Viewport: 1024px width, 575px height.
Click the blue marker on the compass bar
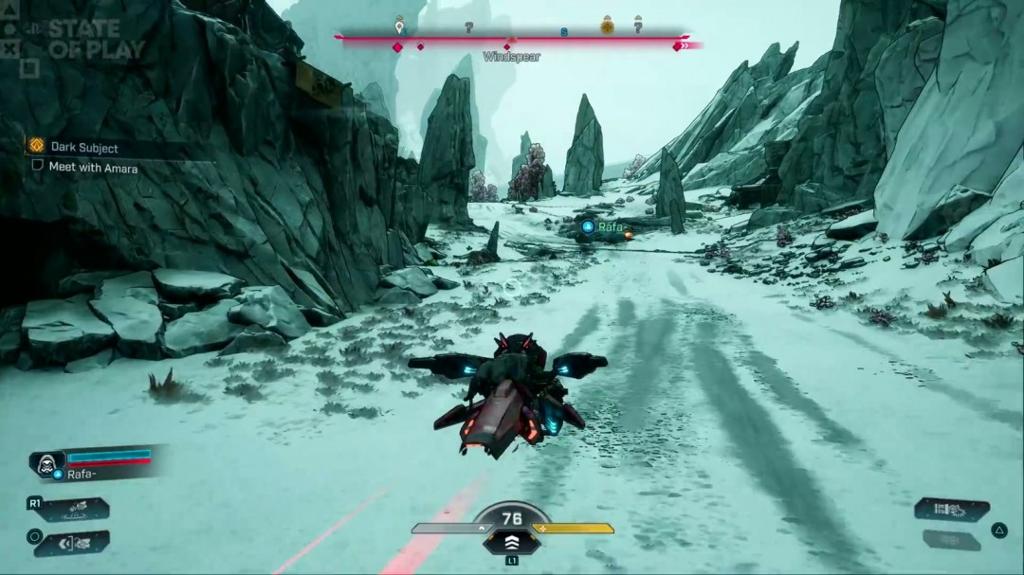click(x=564, y=32)
